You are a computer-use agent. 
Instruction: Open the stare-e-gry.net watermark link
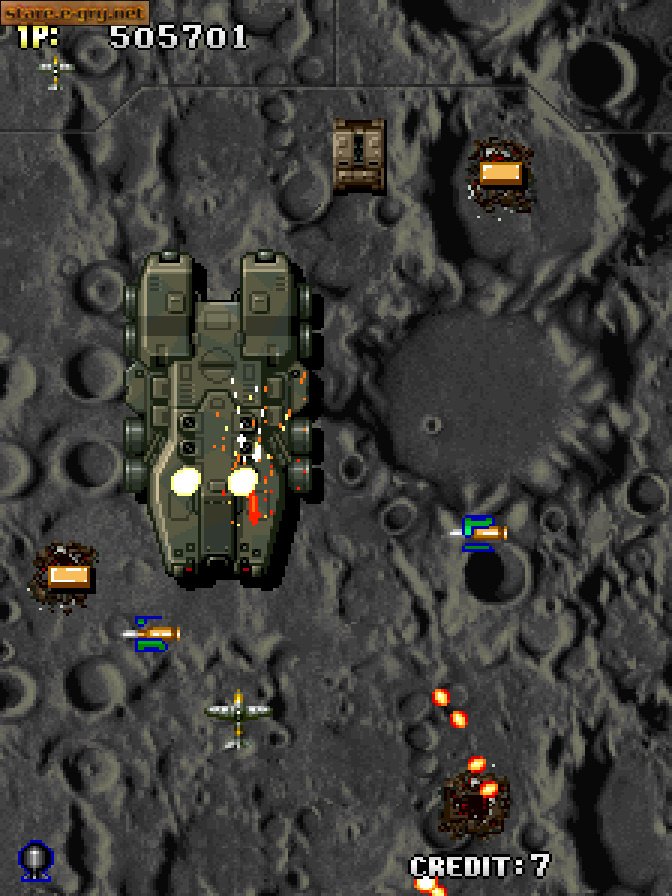[x=75, y=12]
